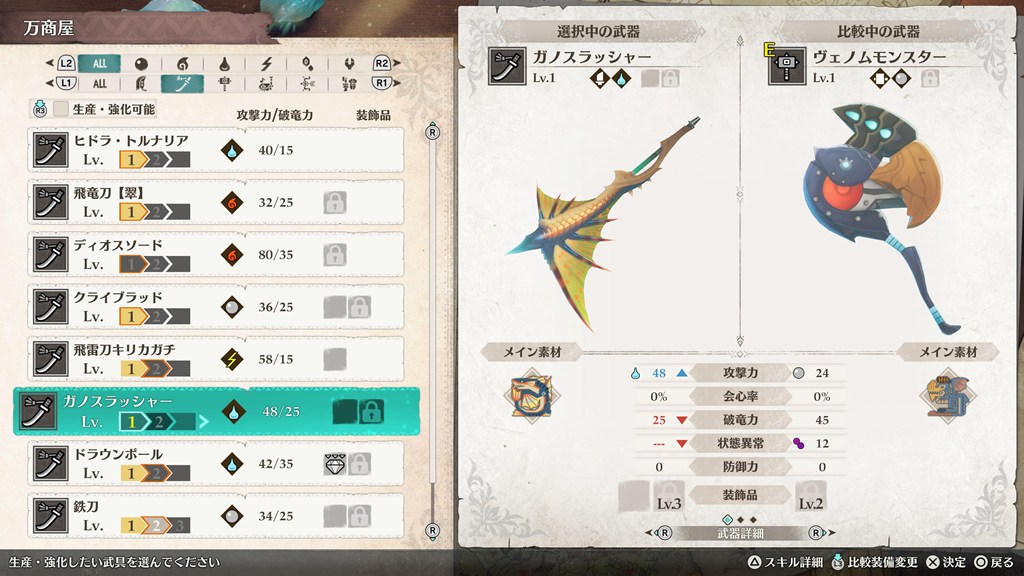The height and width of the screenshot is (576, 1024).
Task: Toggle the 生産・強化可能 filter checkbox
Action: click(x=61, y=109)
